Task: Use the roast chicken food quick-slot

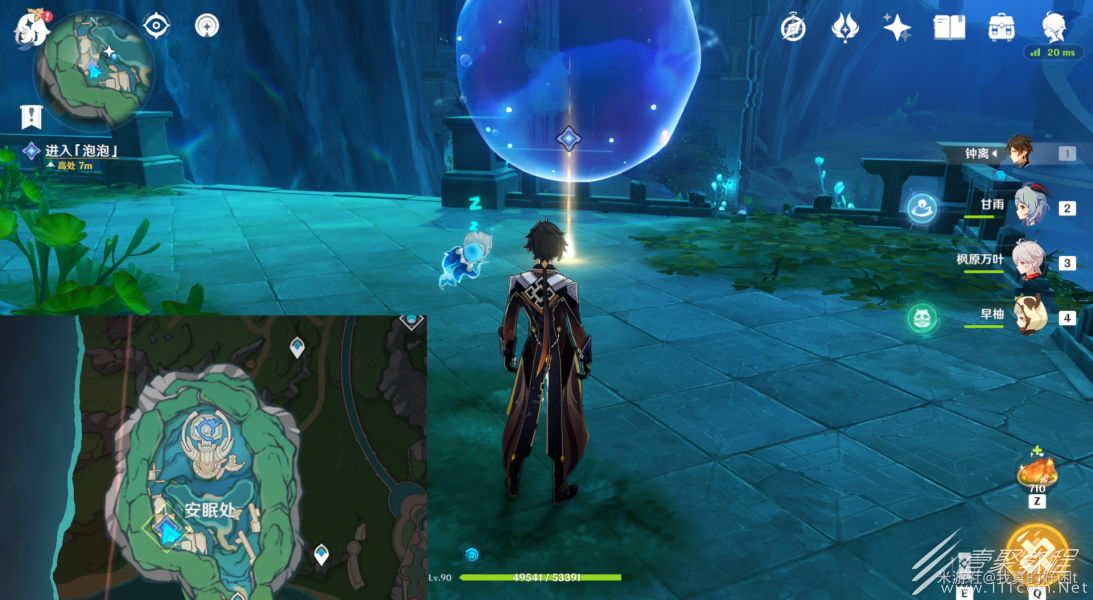Action: click(x=1037, y=472)
